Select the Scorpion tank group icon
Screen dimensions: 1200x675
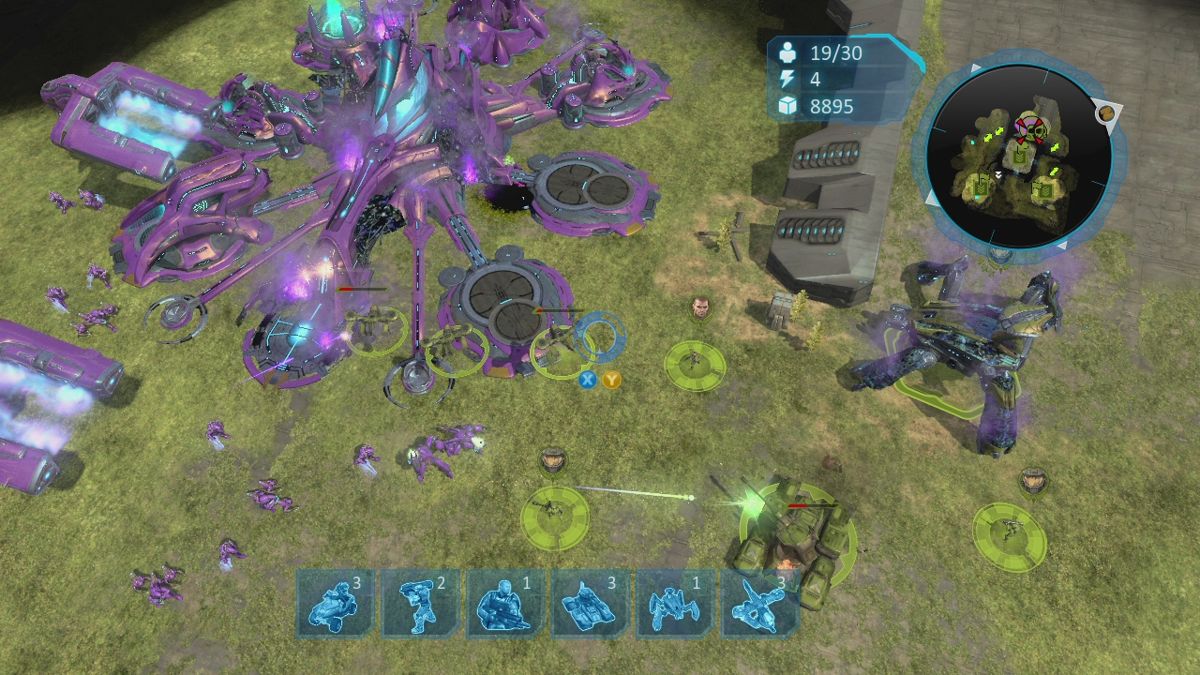pos(591,603)
